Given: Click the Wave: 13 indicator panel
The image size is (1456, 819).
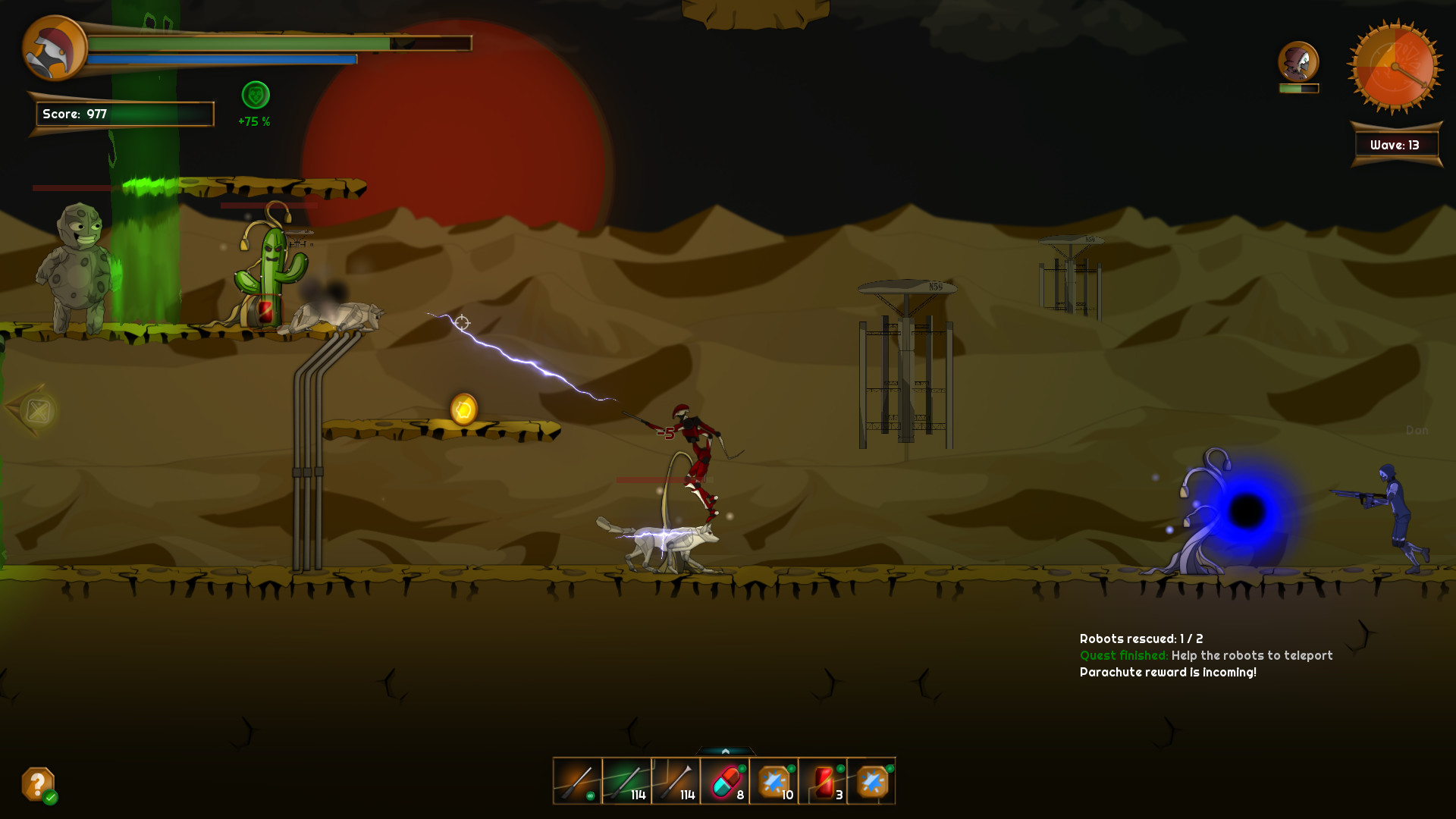Looking at the screenshot, I should pos(1395,144).
